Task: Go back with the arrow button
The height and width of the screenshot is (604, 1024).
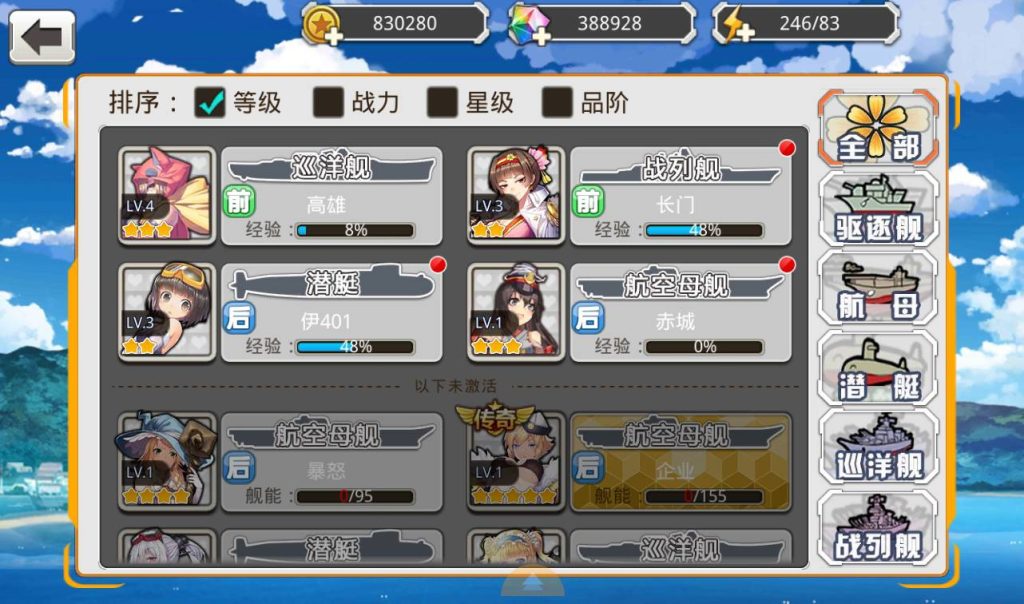Action: tap(42, 38)
